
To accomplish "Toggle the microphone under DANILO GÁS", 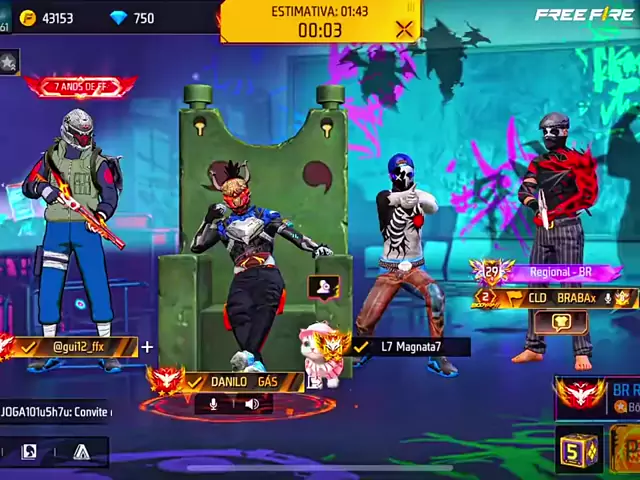I will 213,404.
